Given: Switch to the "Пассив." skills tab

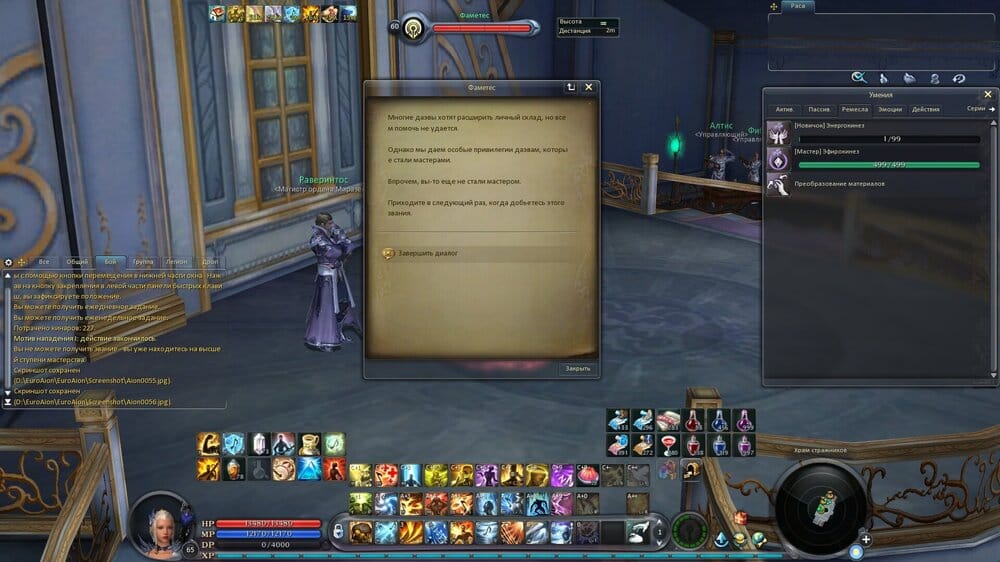Looking at the screenshot, I should [818, 109].
